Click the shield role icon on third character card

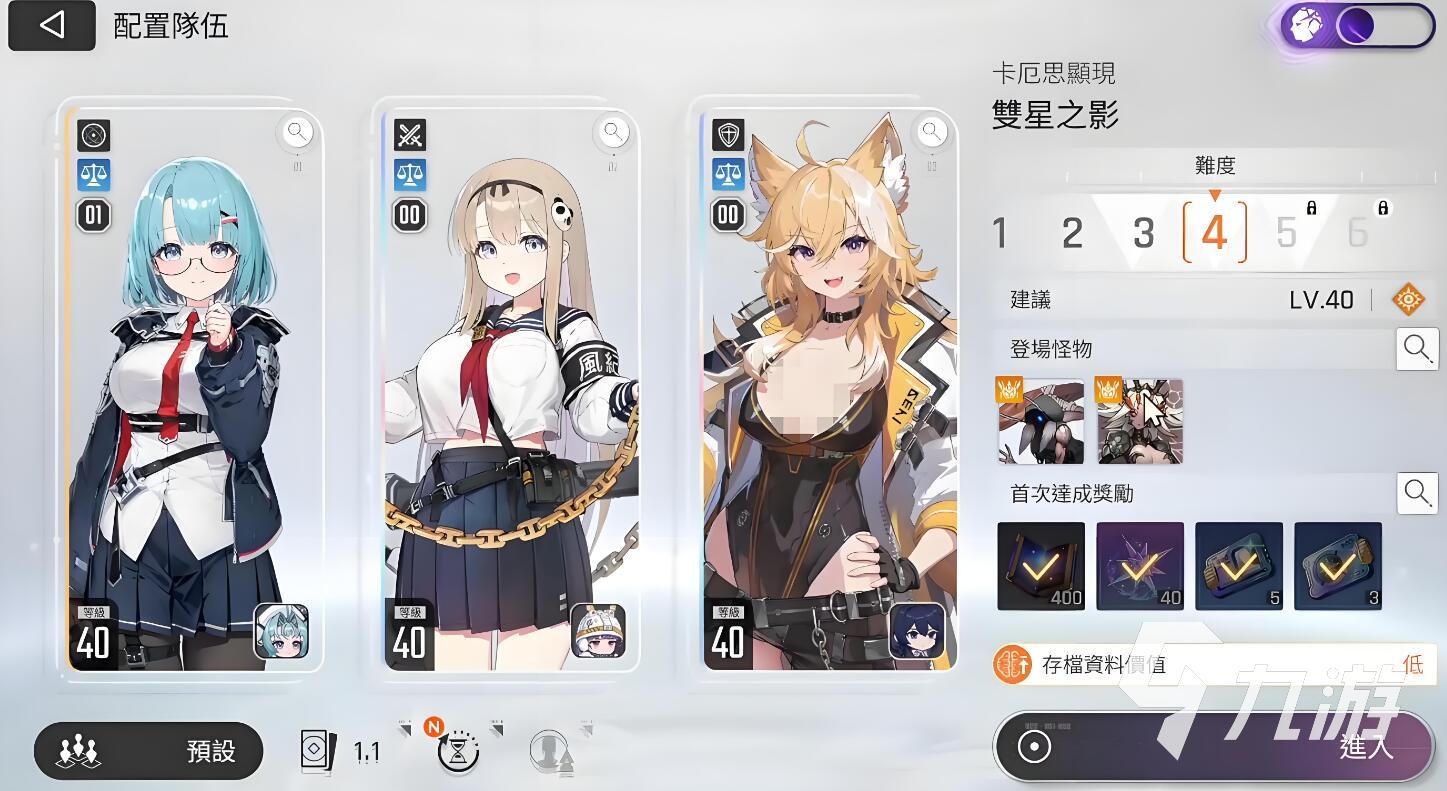pos(728,133)
